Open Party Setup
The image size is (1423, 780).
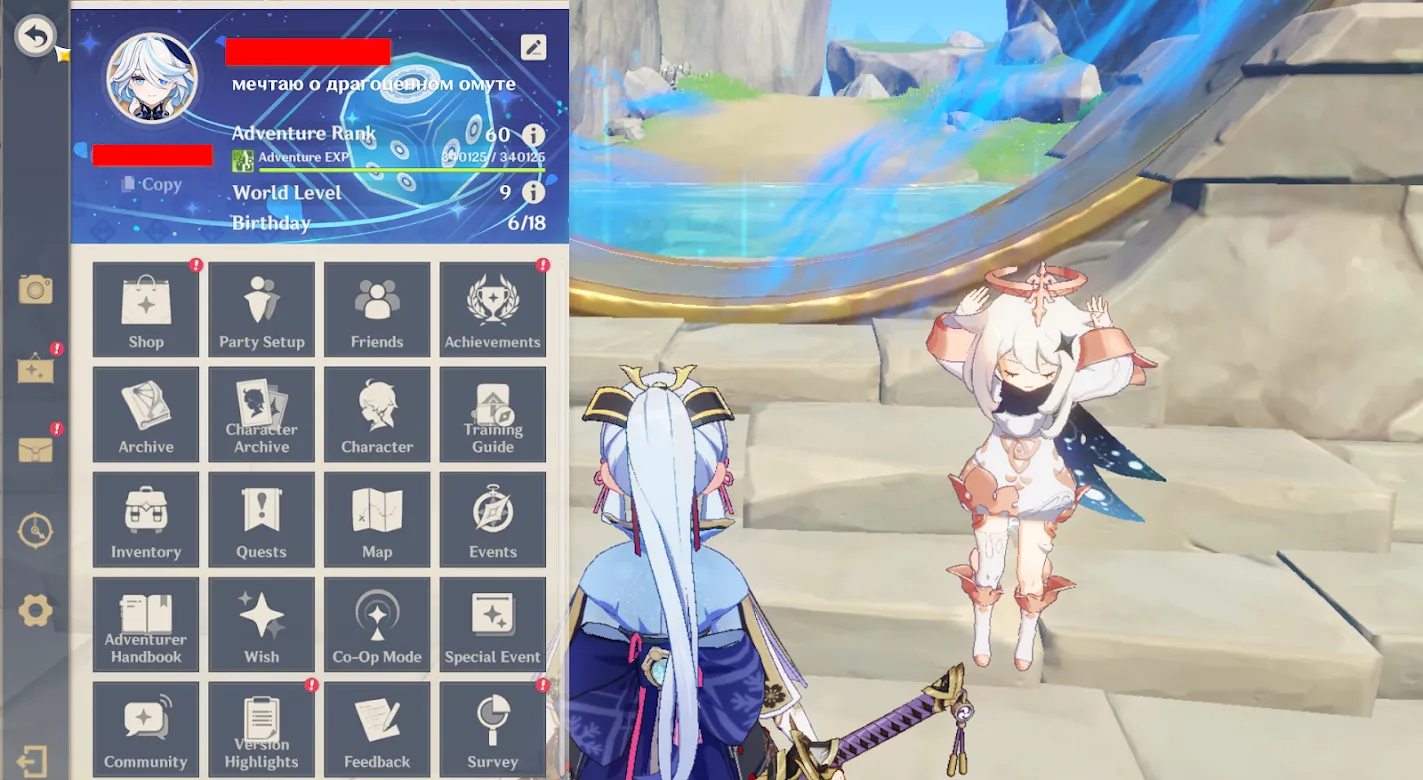(x=261, y=309)
